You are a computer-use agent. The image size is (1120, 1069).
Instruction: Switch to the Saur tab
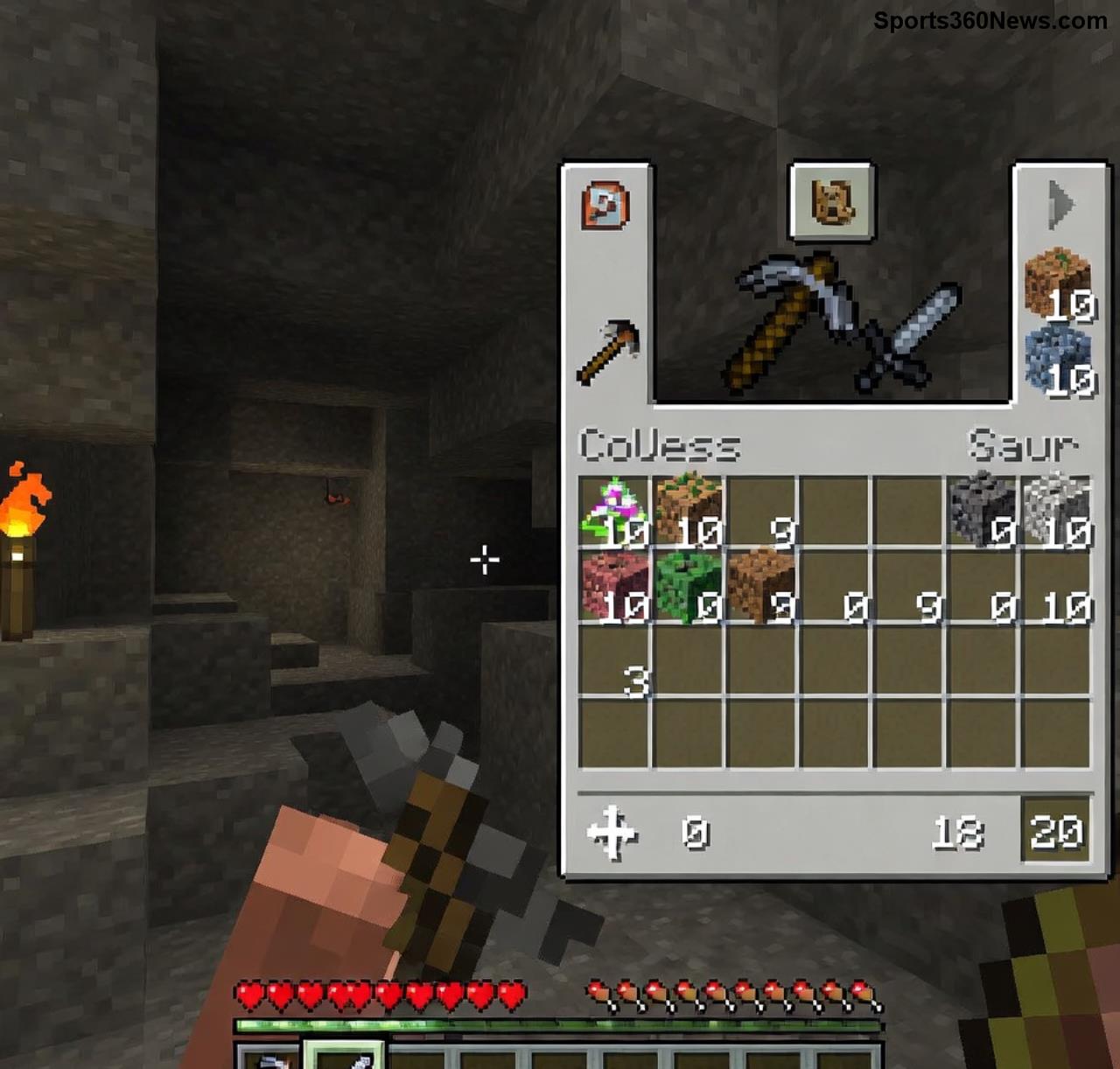(x=1024, y=446)
